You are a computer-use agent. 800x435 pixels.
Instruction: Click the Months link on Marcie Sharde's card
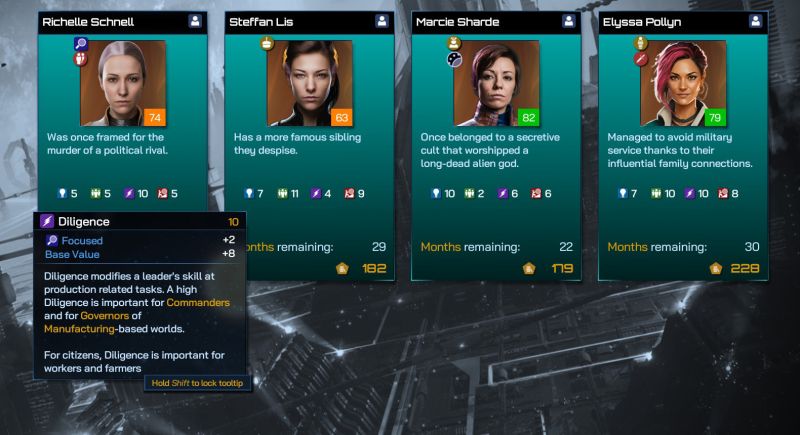pyautogui.click(x=441, y=246)
